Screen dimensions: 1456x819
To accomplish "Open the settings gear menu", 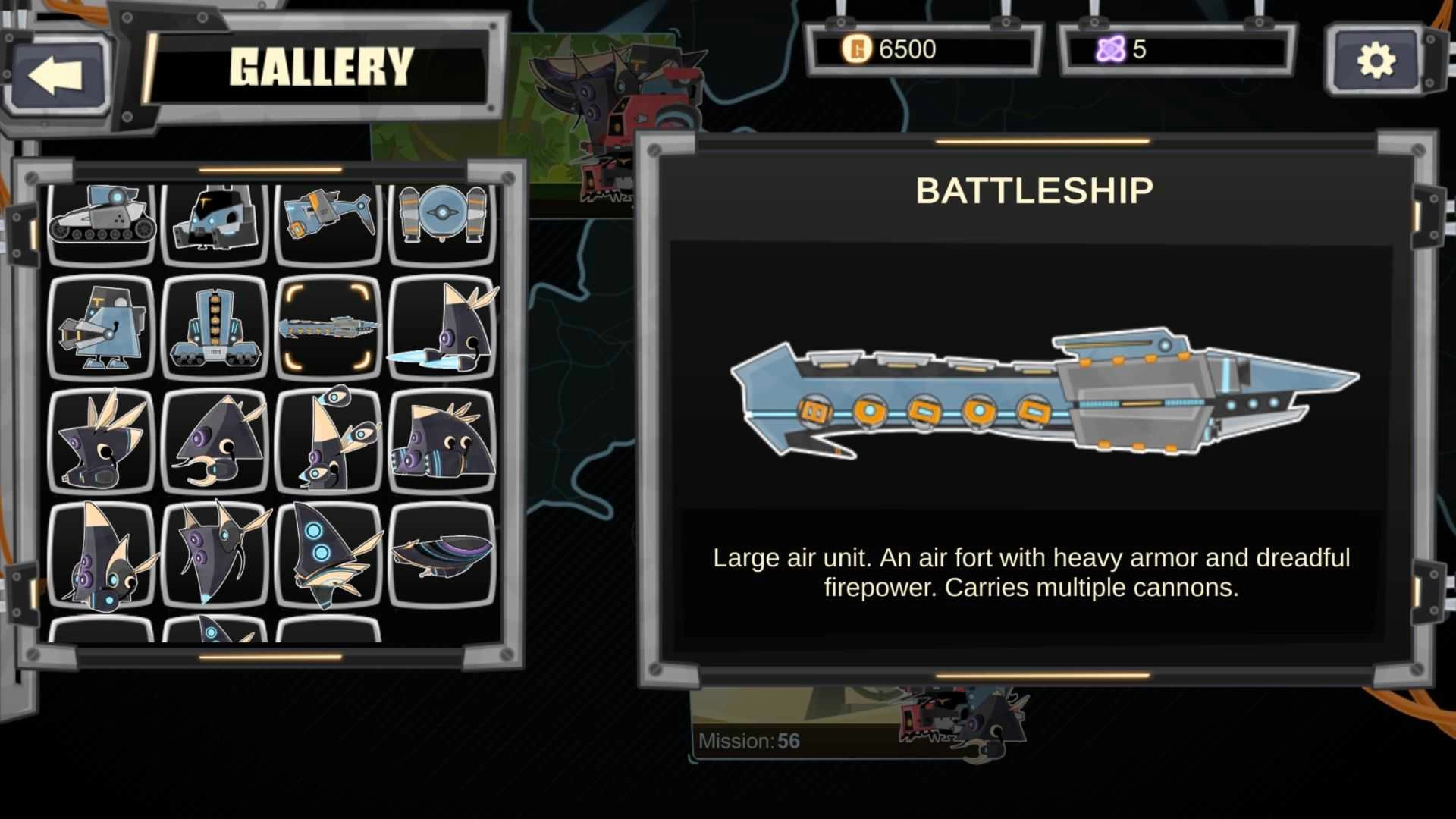I will tap(1376, 61).
